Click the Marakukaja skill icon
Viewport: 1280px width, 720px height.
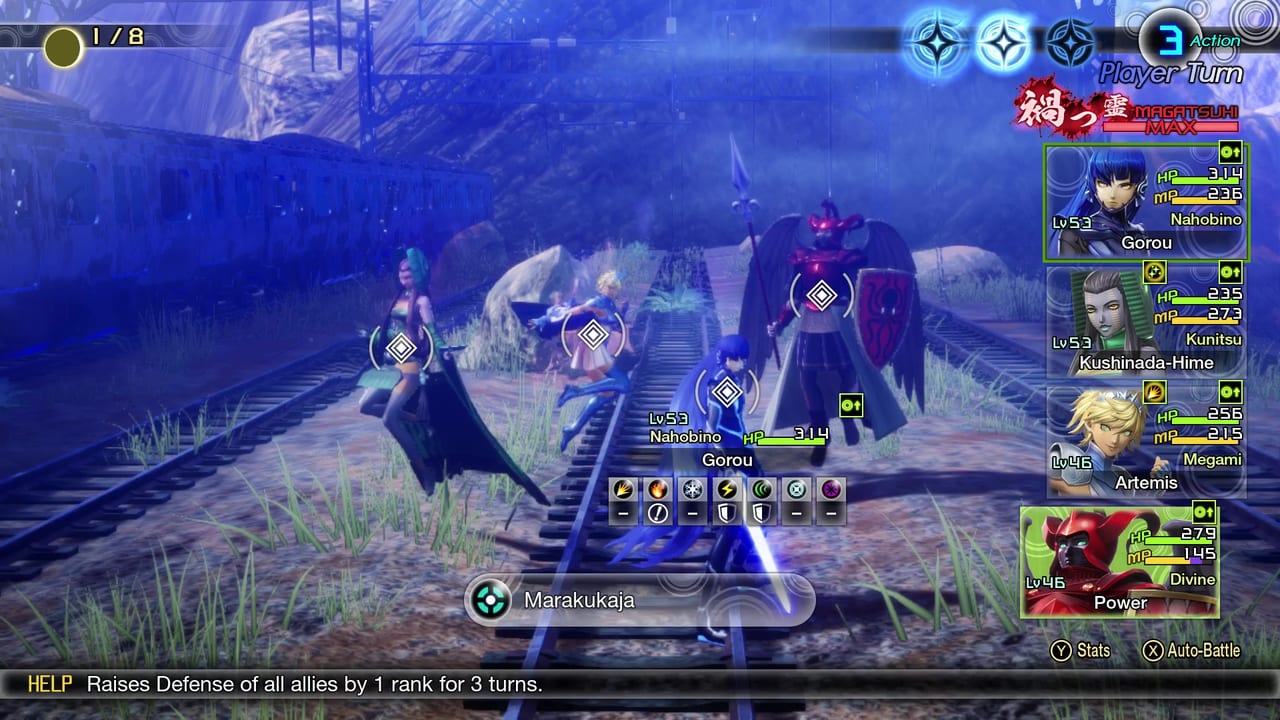(x=489, y=601)
